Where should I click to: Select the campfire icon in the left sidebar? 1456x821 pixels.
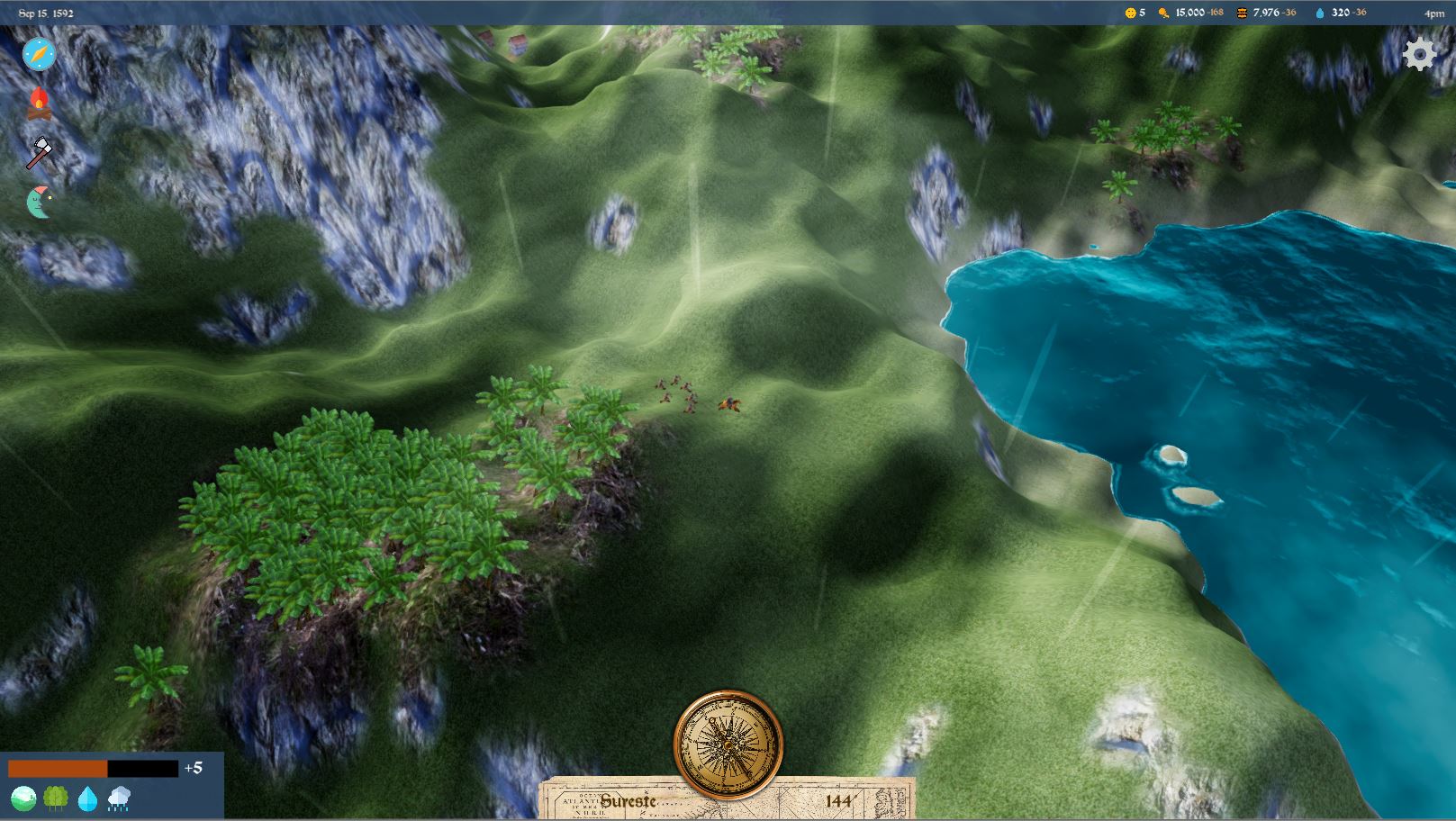[38, 104]
